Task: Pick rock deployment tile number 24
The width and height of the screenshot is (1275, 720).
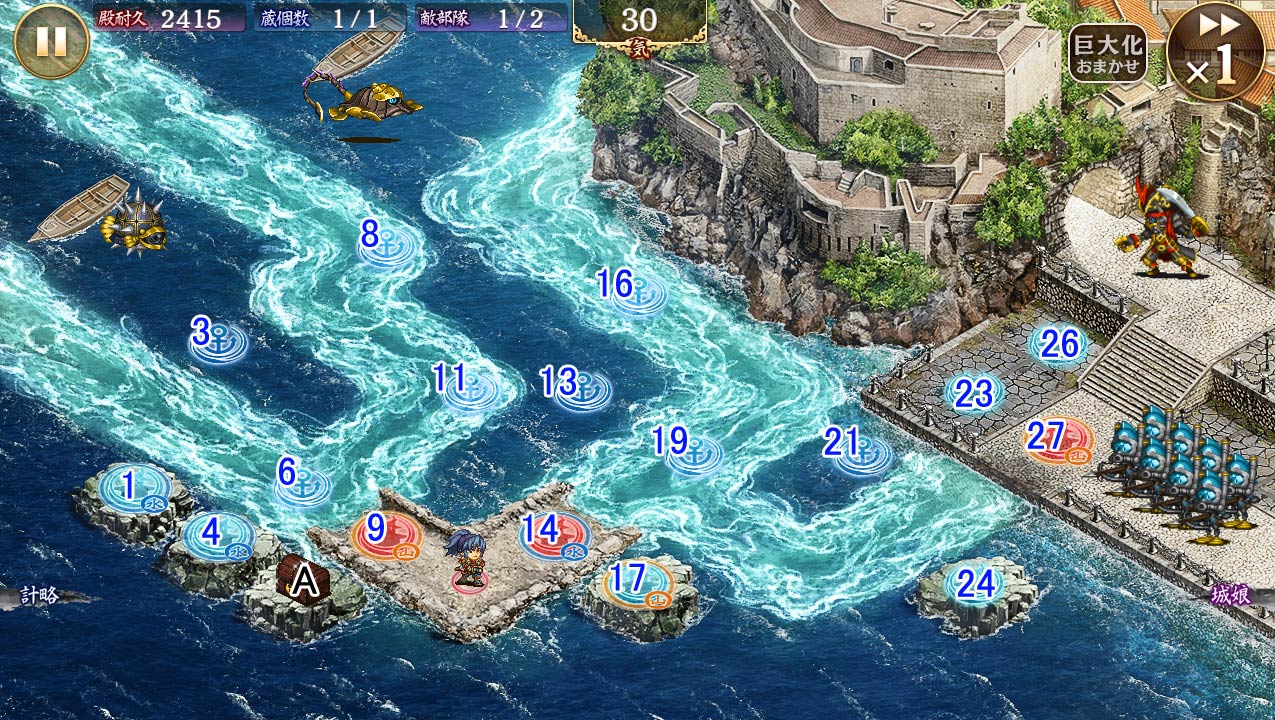Action: click(975, 584)
